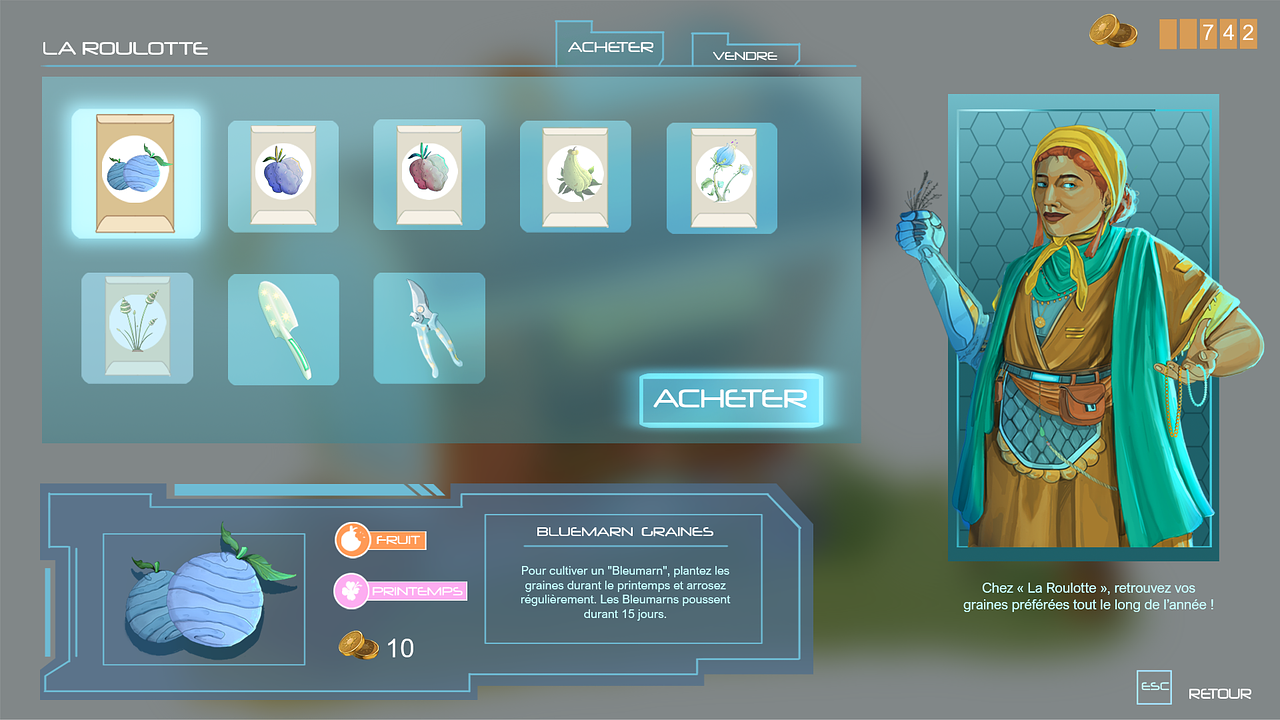Screen dimensions: 1280x720
Task: Choose the purple berry seed packet
Action: tap(283, 176)
